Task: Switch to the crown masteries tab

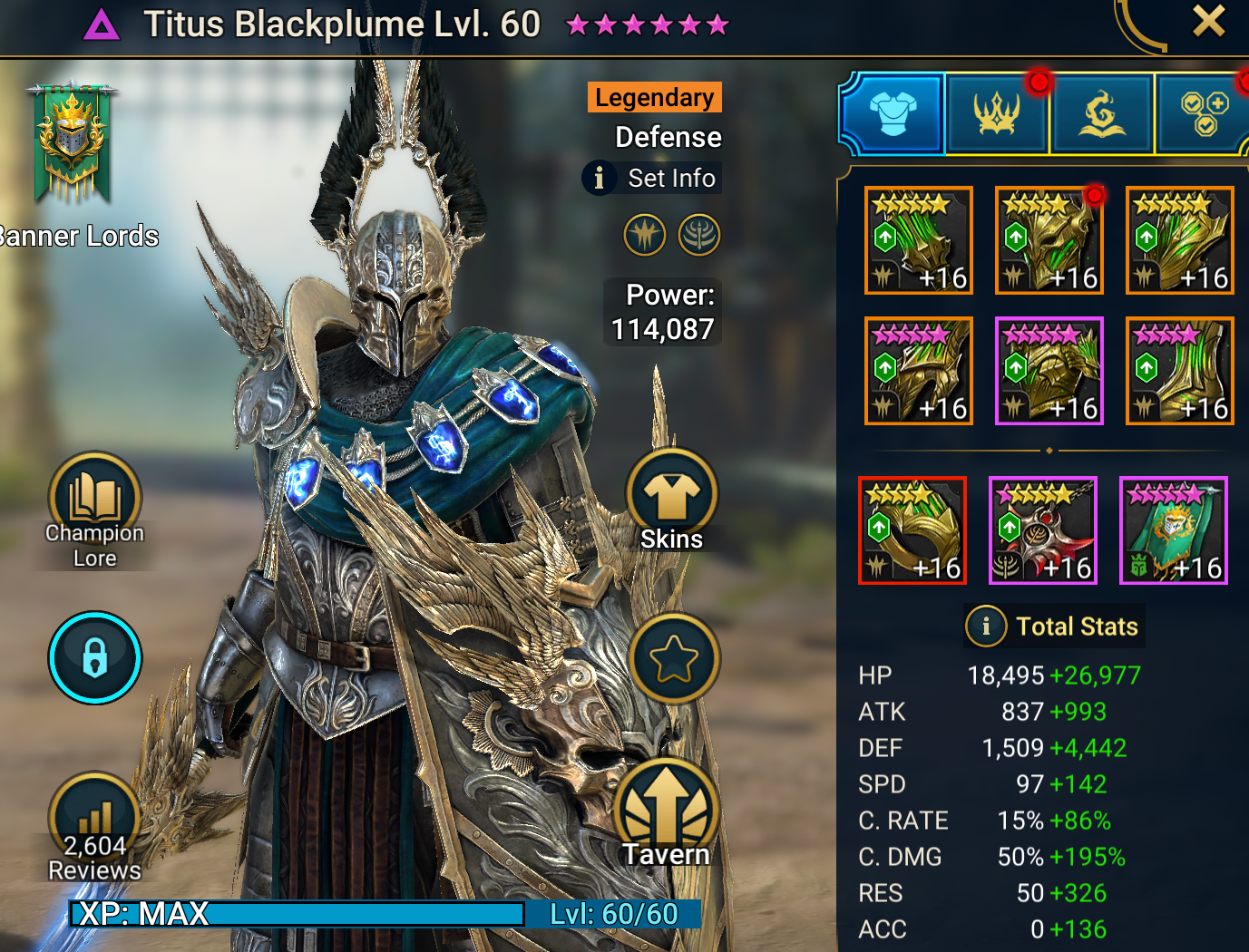Action: [997, 114]
